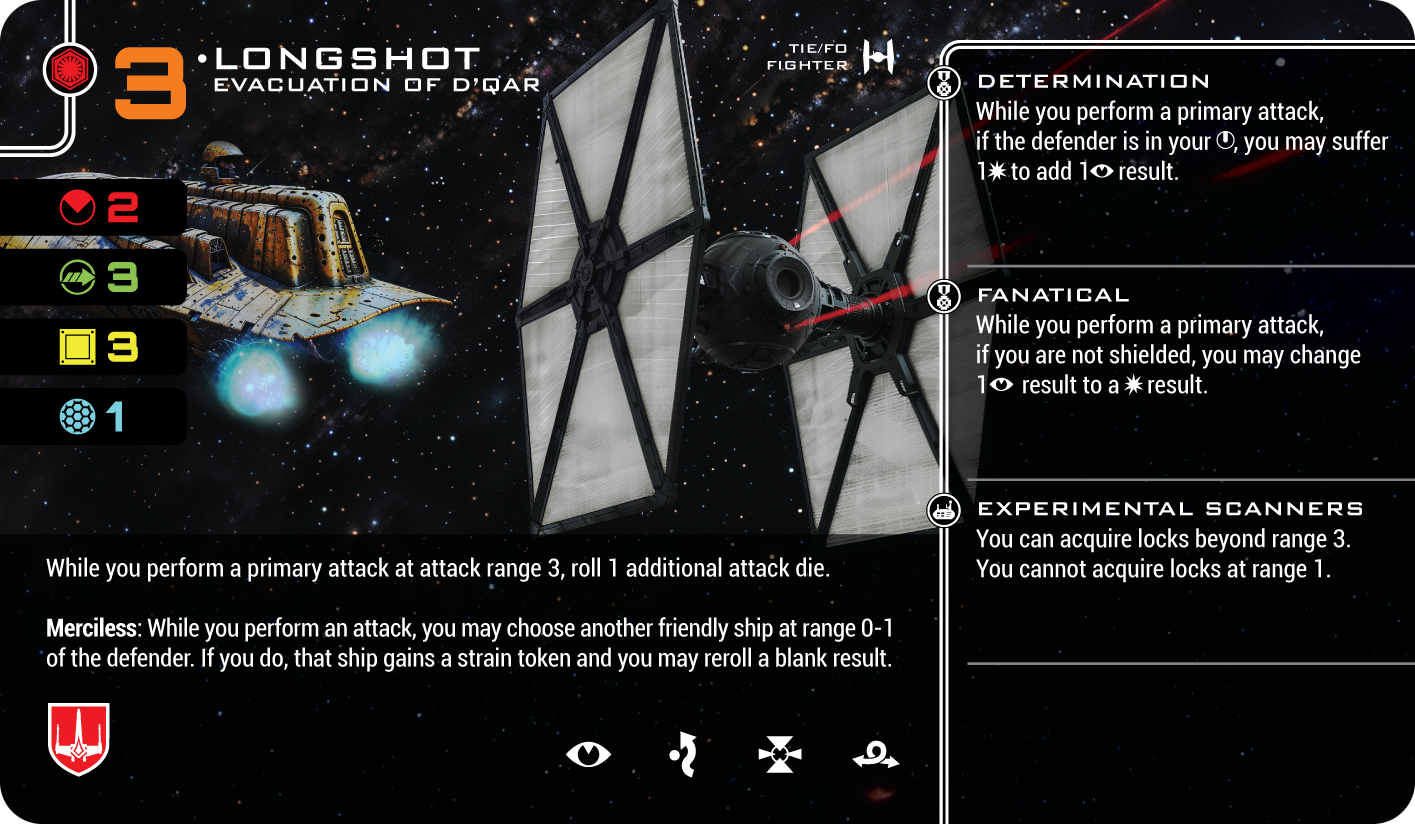Click the TIE/FO Fighter ship icon

(878, 57)
